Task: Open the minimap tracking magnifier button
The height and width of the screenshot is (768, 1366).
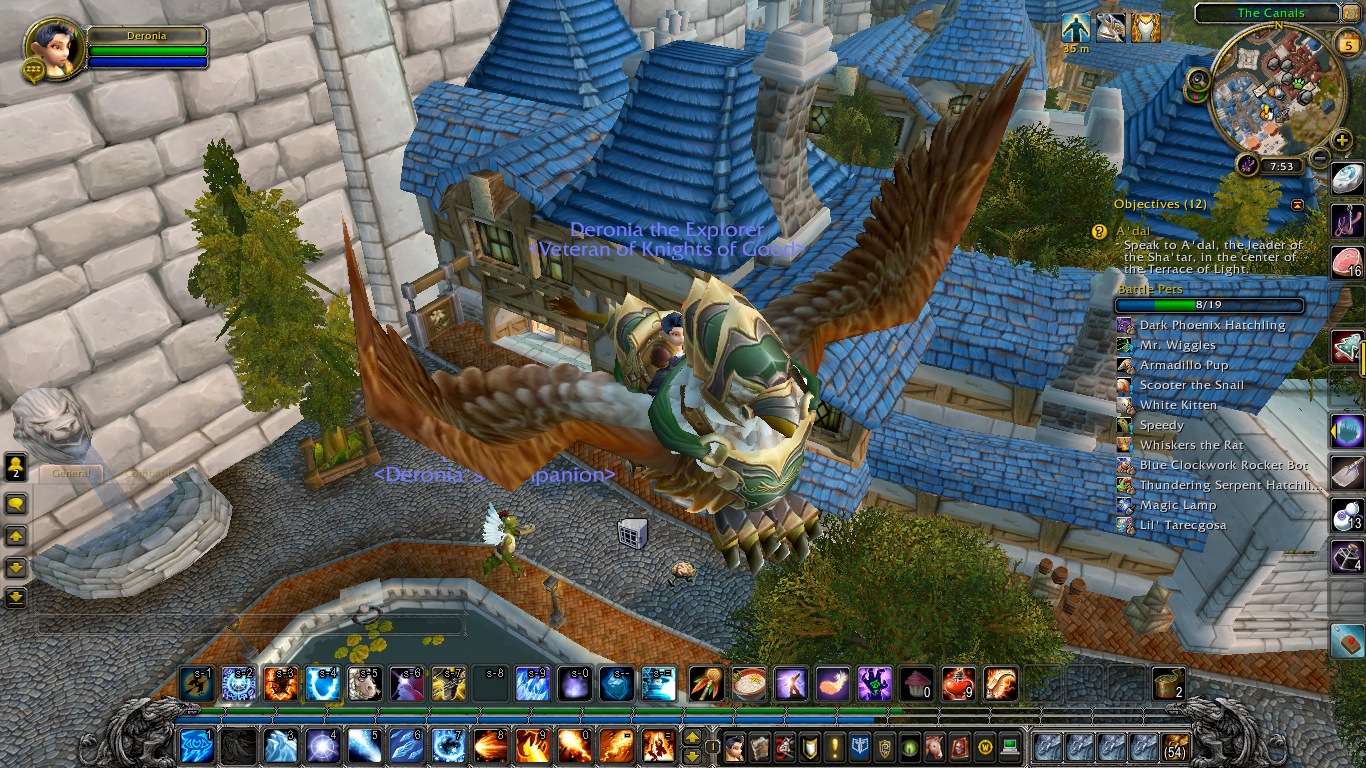Action: point(1197,80)
